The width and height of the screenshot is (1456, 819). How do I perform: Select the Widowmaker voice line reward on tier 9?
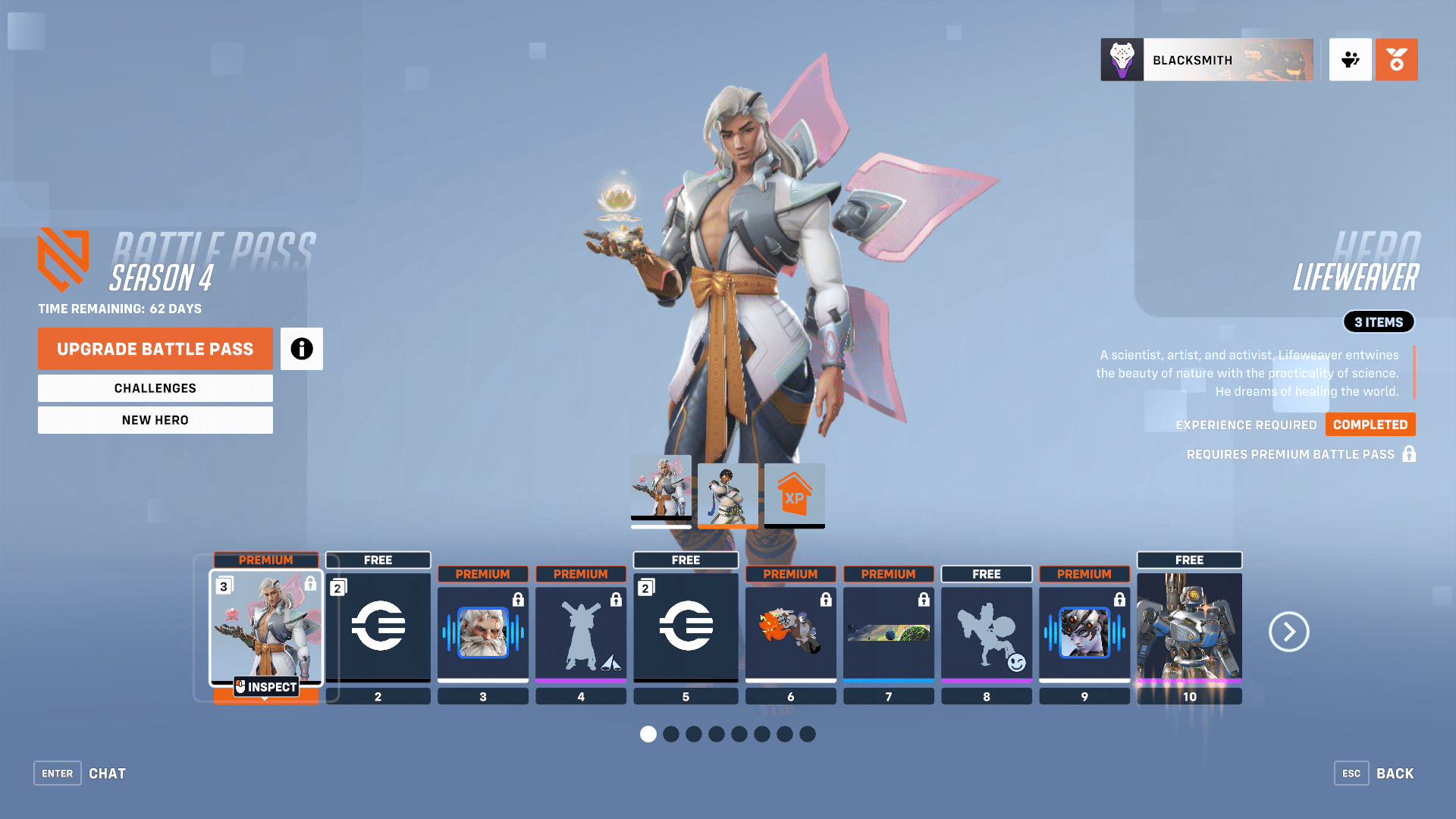point(1084,631)
